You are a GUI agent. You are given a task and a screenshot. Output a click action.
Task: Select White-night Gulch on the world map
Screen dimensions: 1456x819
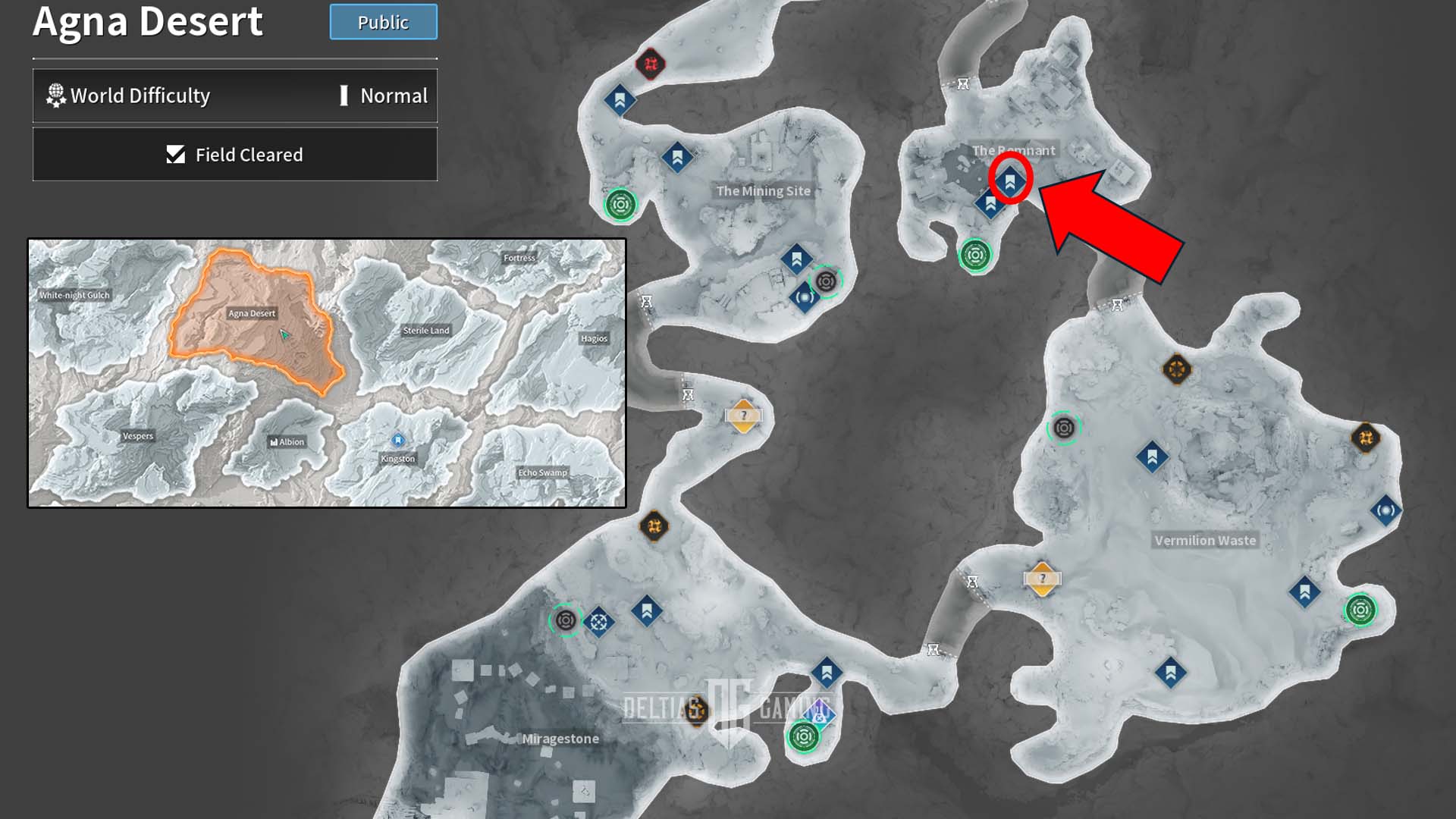tap(74, 295)
